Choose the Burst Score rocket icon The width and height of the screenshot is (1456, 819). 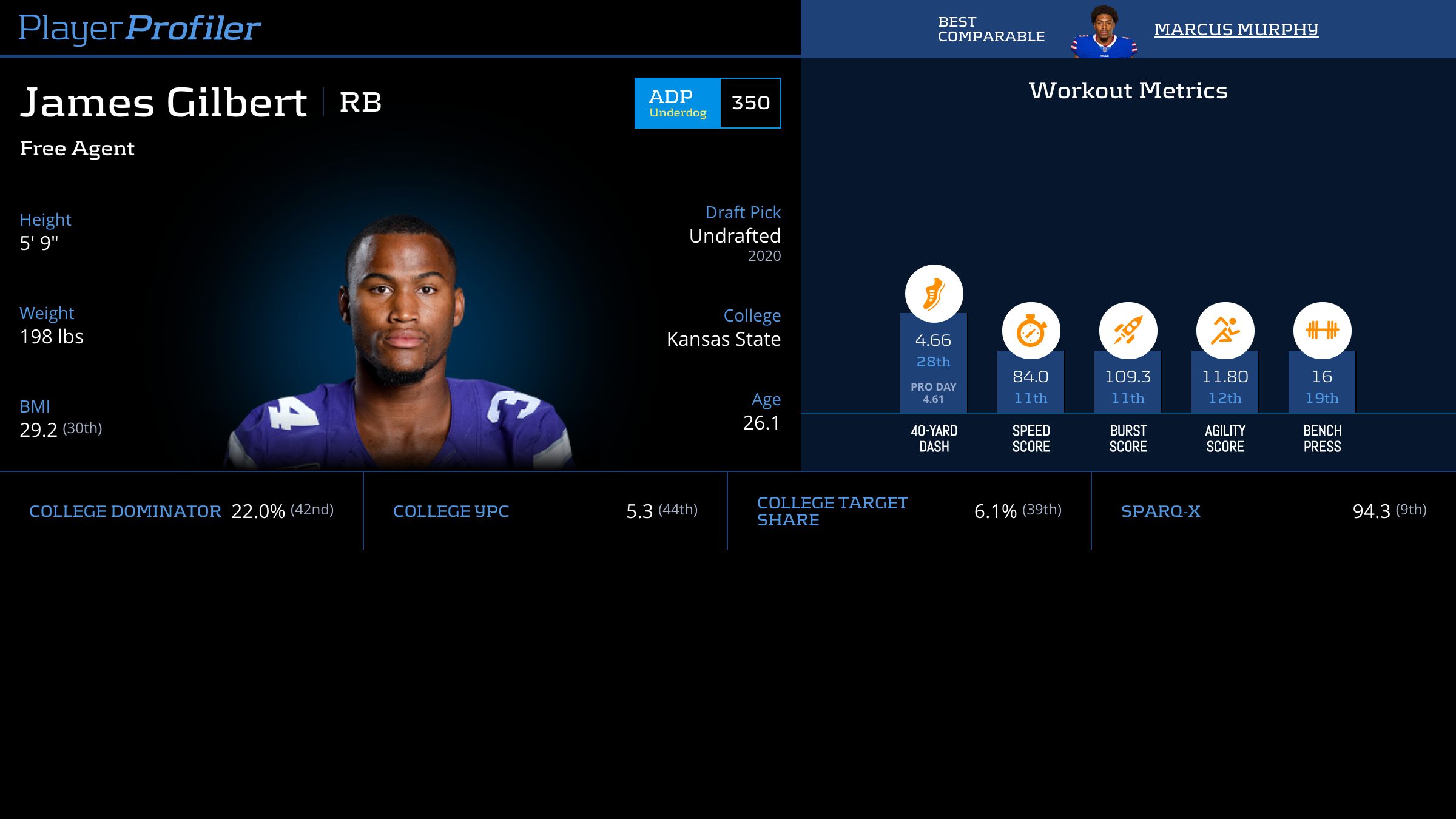[1128, 331]
